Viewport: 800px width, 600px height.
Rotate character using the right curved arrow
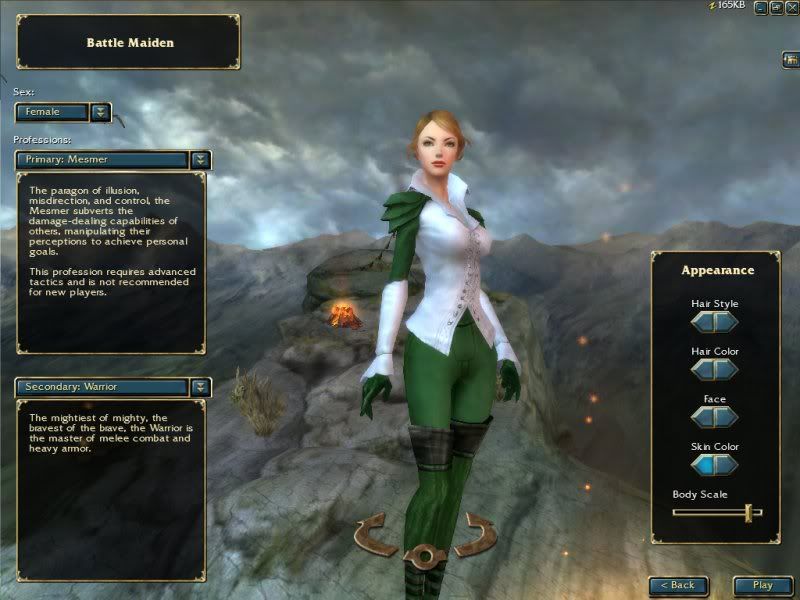coord(474,534)
